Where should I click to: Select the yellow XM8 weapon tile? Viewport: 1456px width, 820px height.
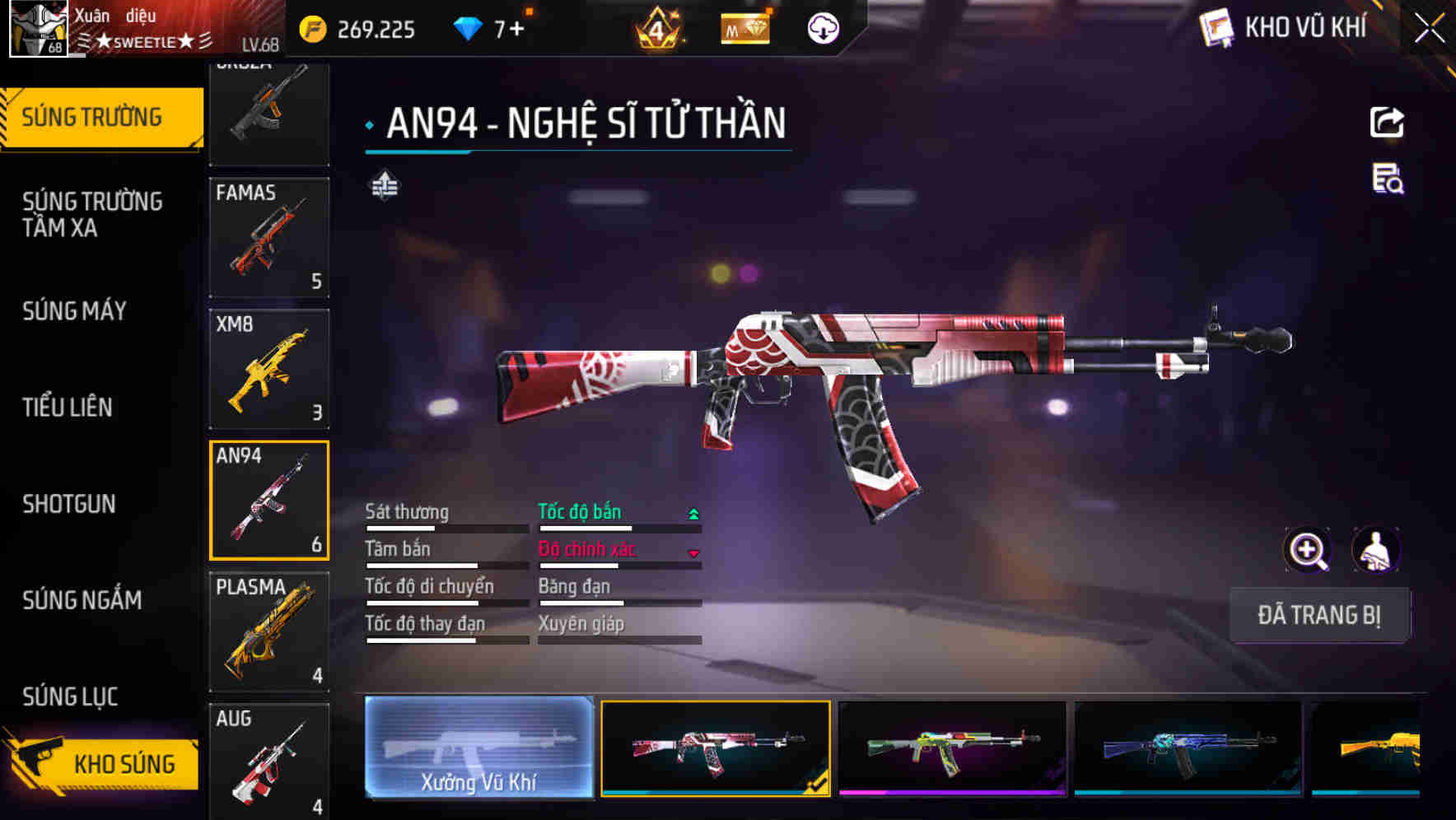pos(269,369)
